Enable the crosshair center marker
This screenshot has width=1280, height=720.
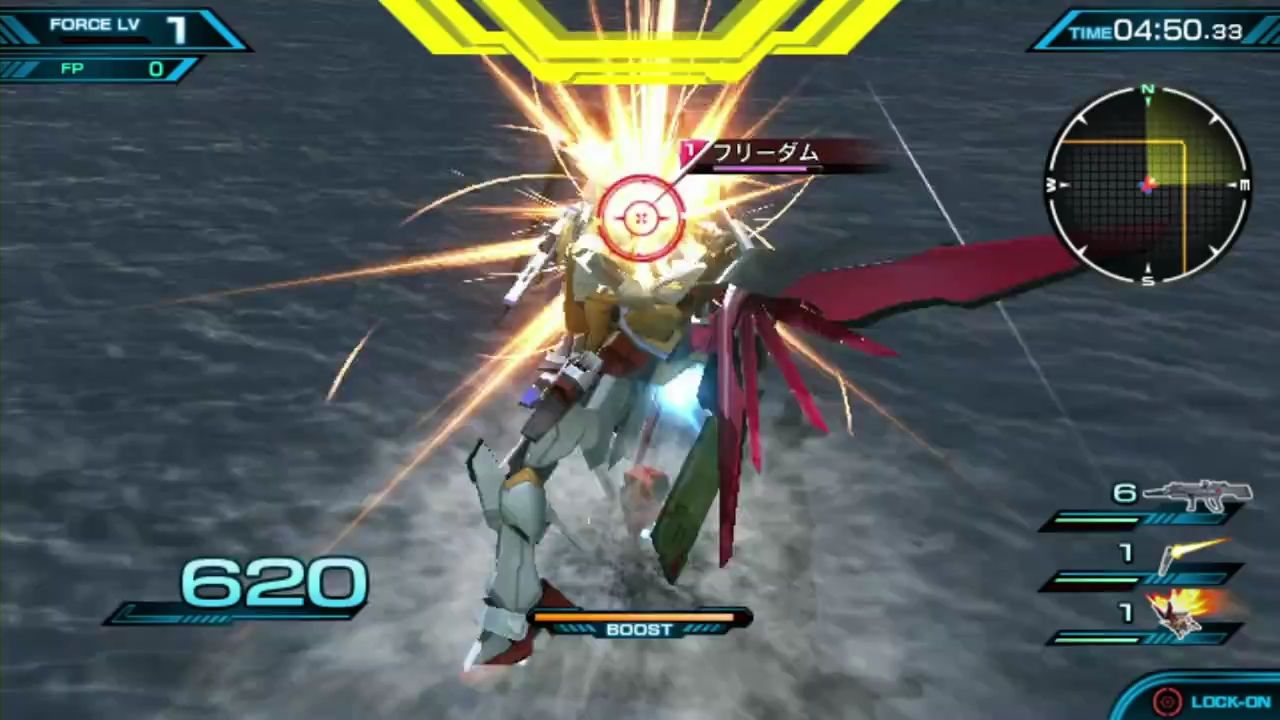click(x=640, y=218)
